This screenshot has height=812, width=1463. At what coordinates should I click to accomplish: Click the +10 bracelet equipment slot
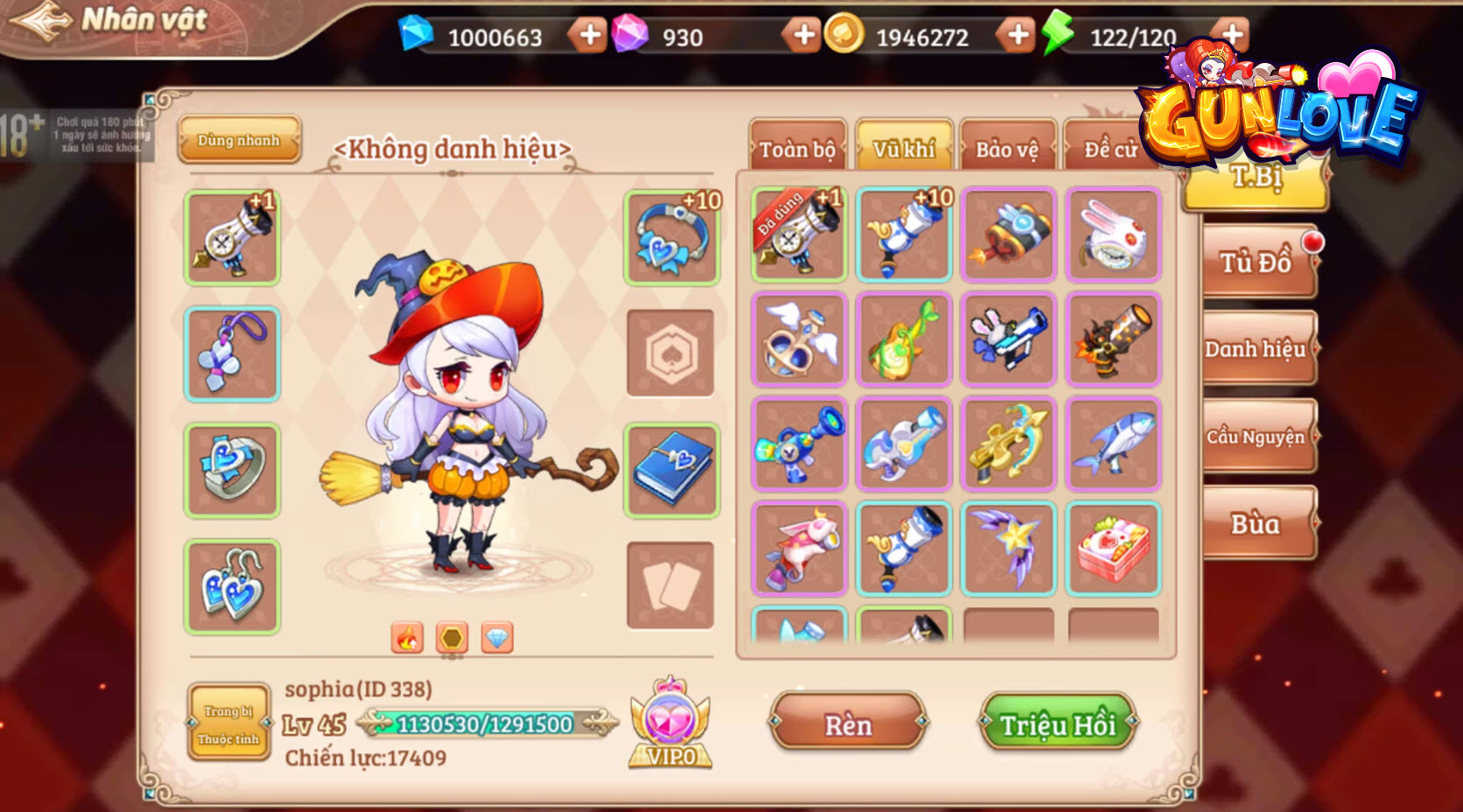(x=671, y=236)
